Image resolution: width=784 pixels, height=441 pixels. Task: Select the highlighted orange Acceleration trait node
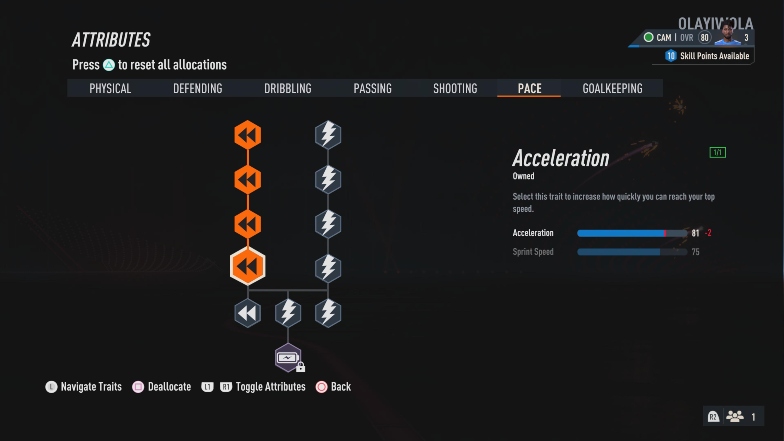(247, 267)
